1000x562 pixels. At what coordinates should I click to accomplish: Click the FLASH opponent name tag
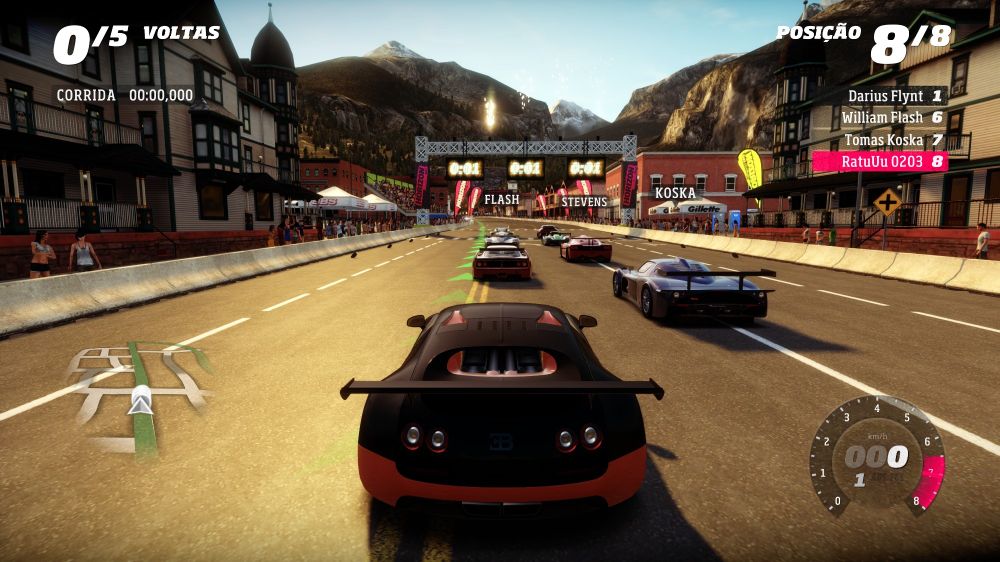tap(502, 199)
